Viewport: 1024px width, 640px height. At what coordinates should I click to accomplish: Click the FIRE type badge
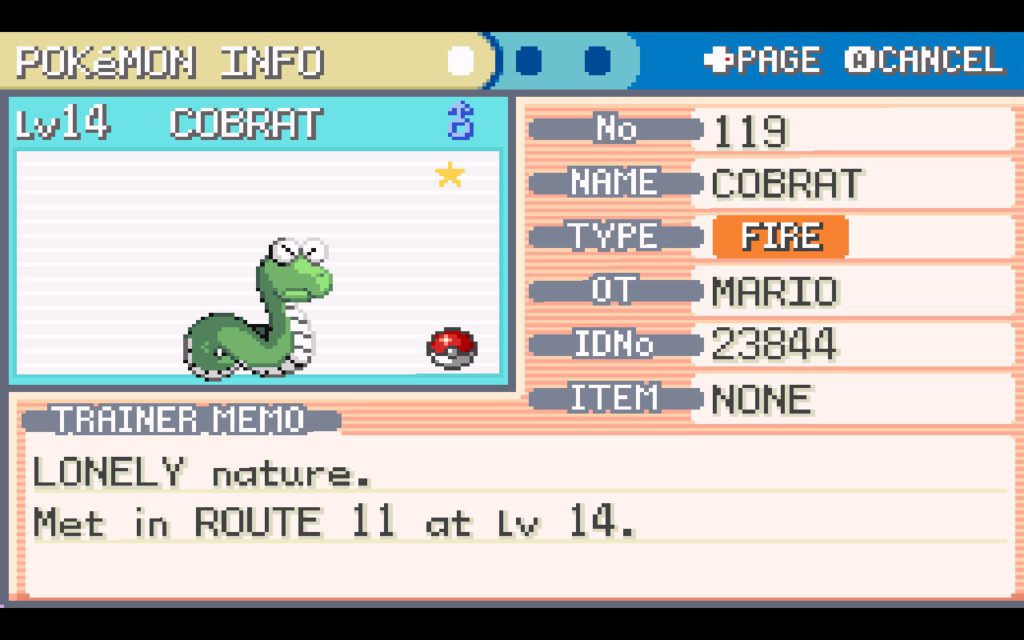point(780,237)
